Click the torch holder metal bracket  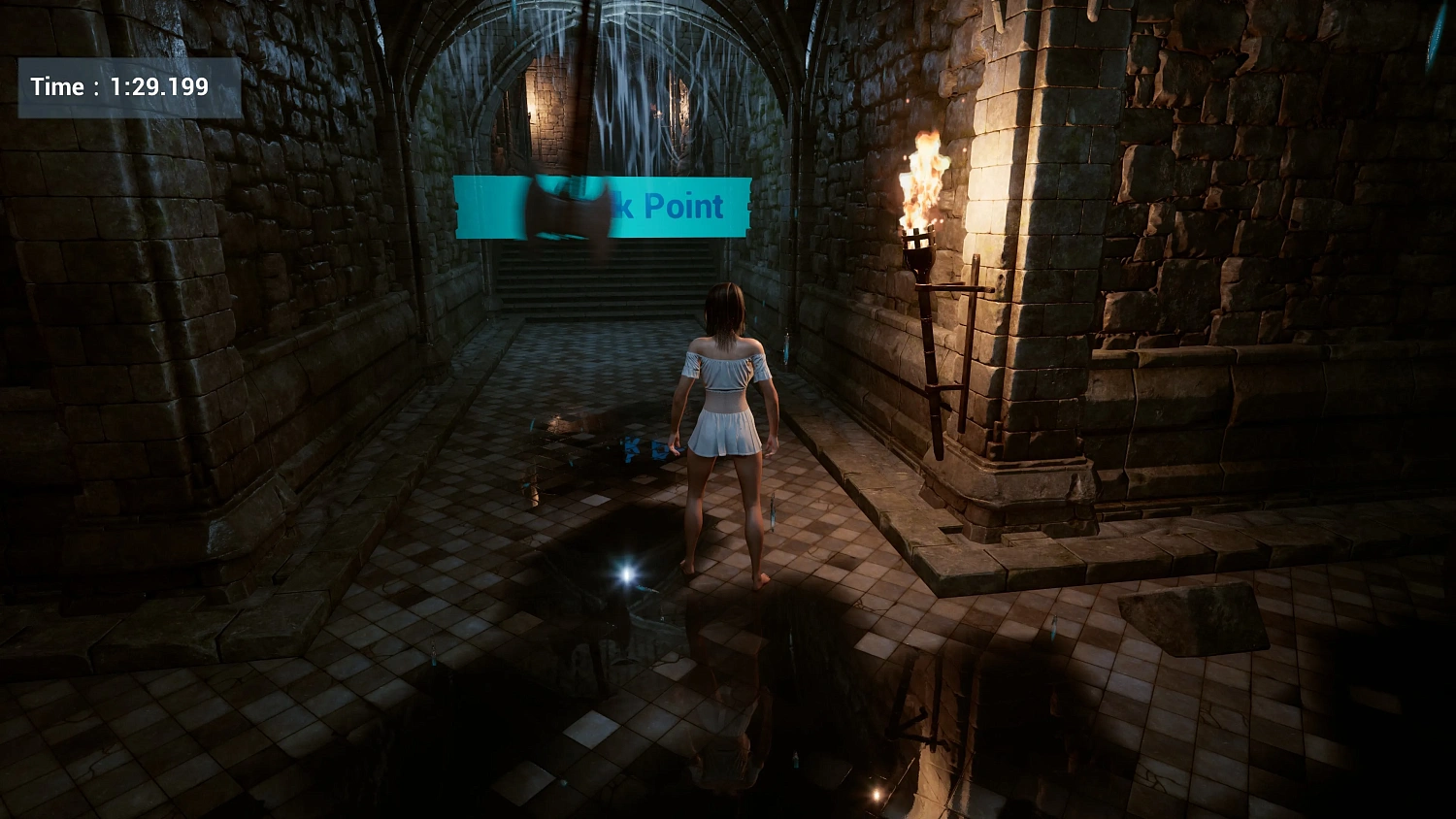[x=956, y=291]
